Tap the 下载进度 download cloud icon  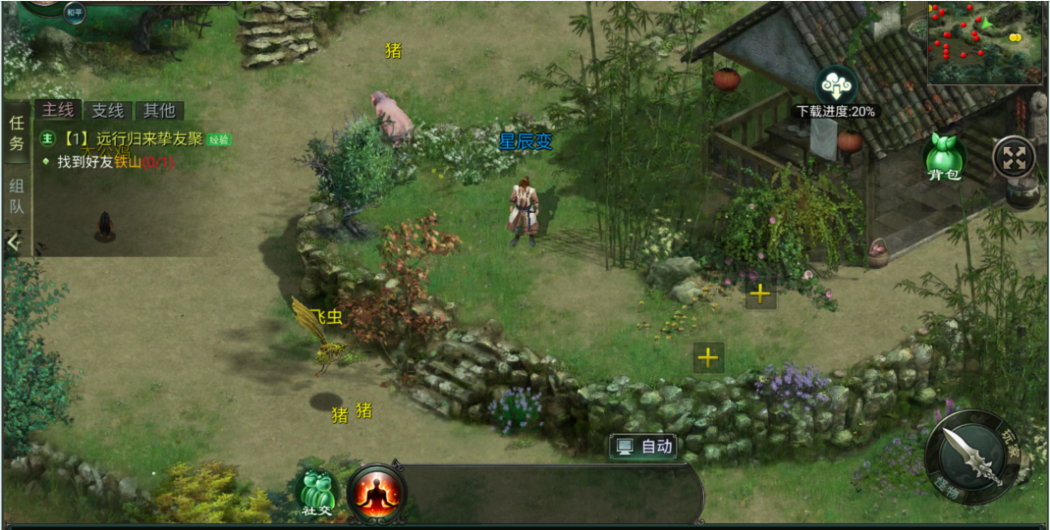(x=836, y=86)
